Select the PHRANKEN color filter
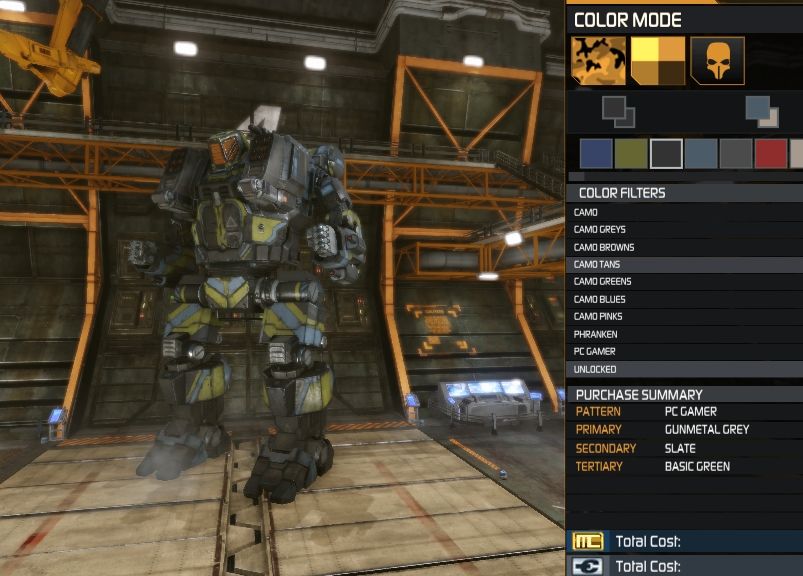 [x=595, y=334]
